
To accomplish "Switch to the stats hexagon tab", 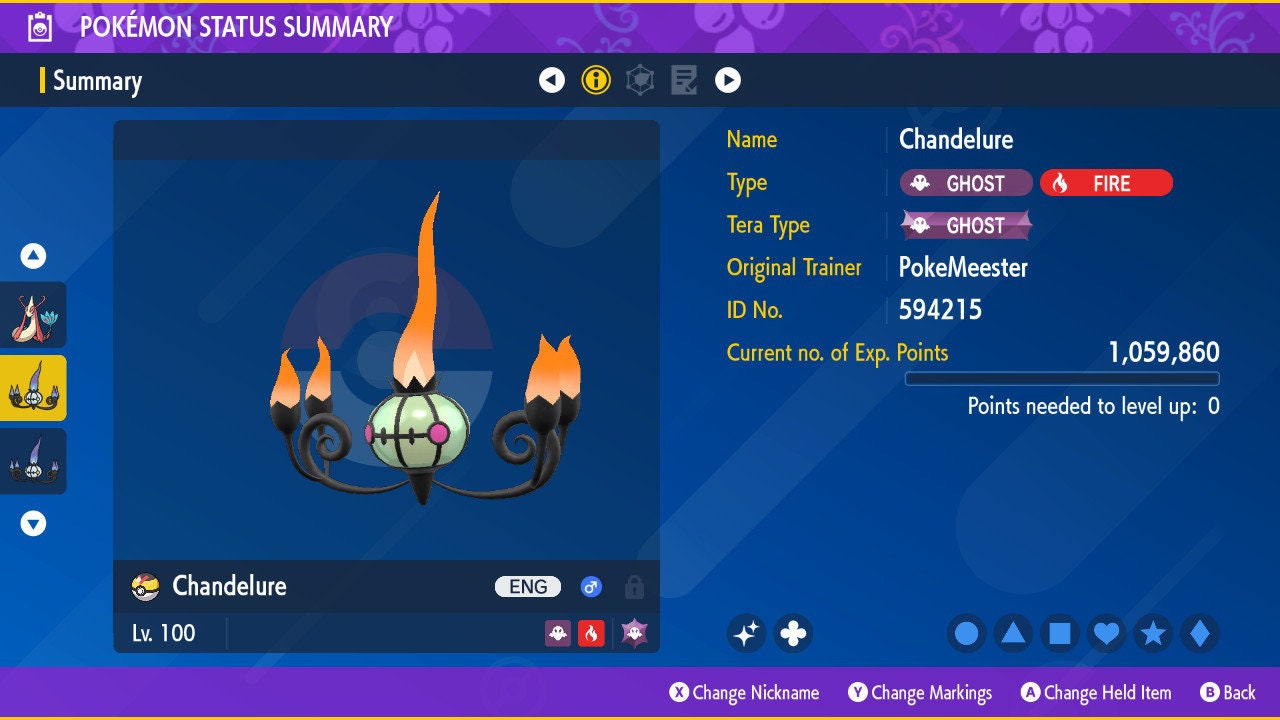I will 640,81.
